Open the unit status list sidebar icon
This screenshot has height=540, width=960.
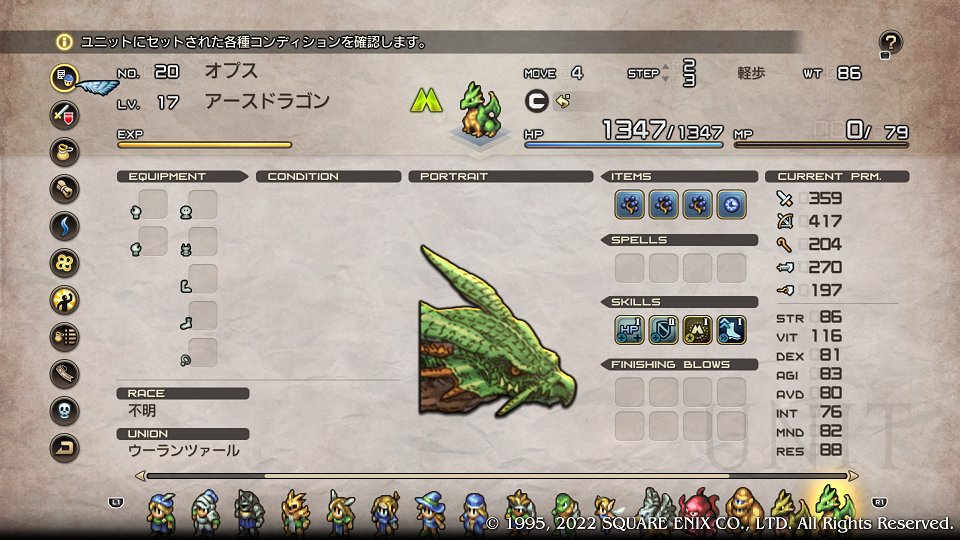[x=65, y=77]
